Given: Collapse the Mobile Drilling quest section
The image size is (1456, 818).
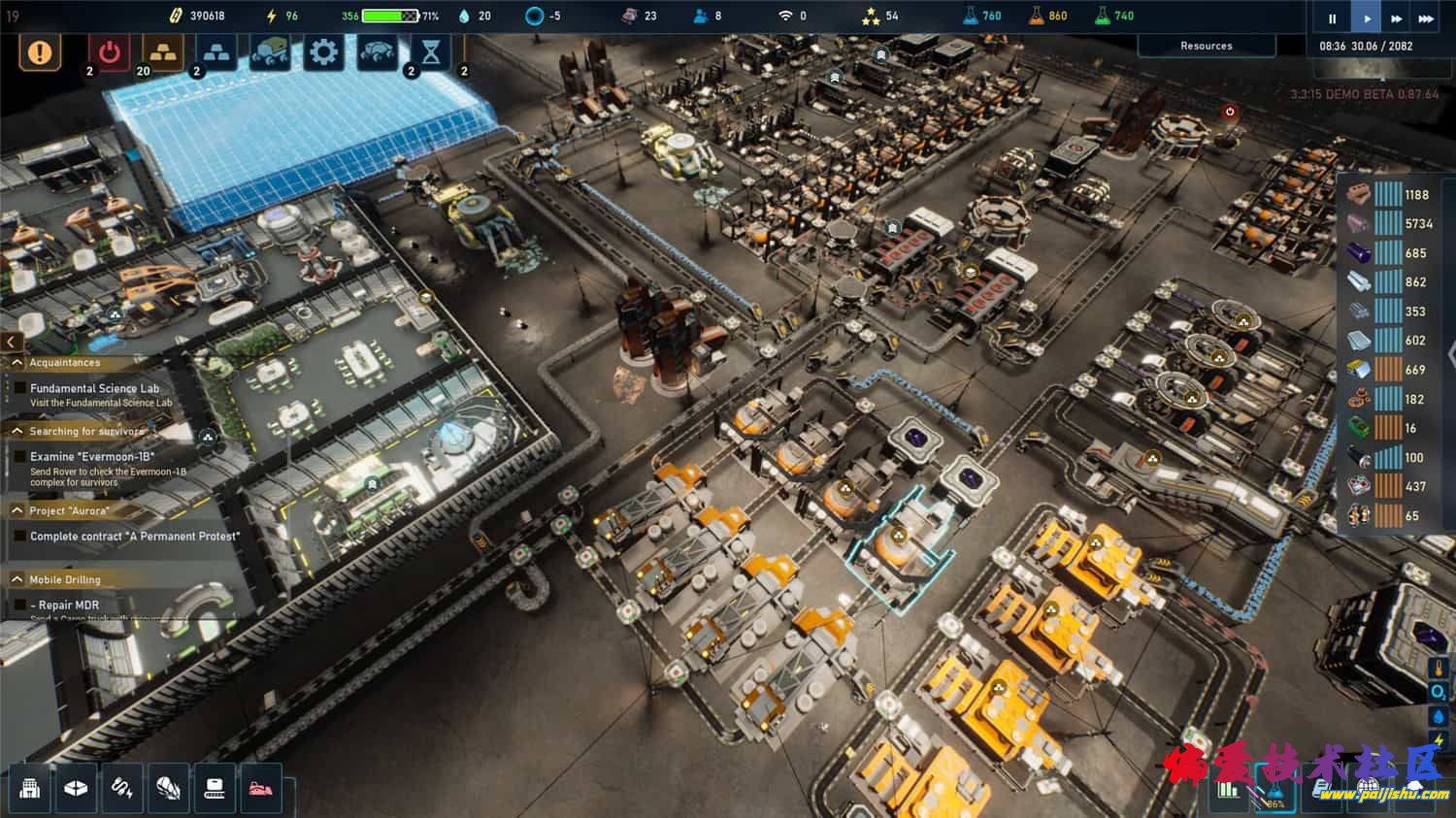Looking at the screenshot, I should (x=17, y=579).
